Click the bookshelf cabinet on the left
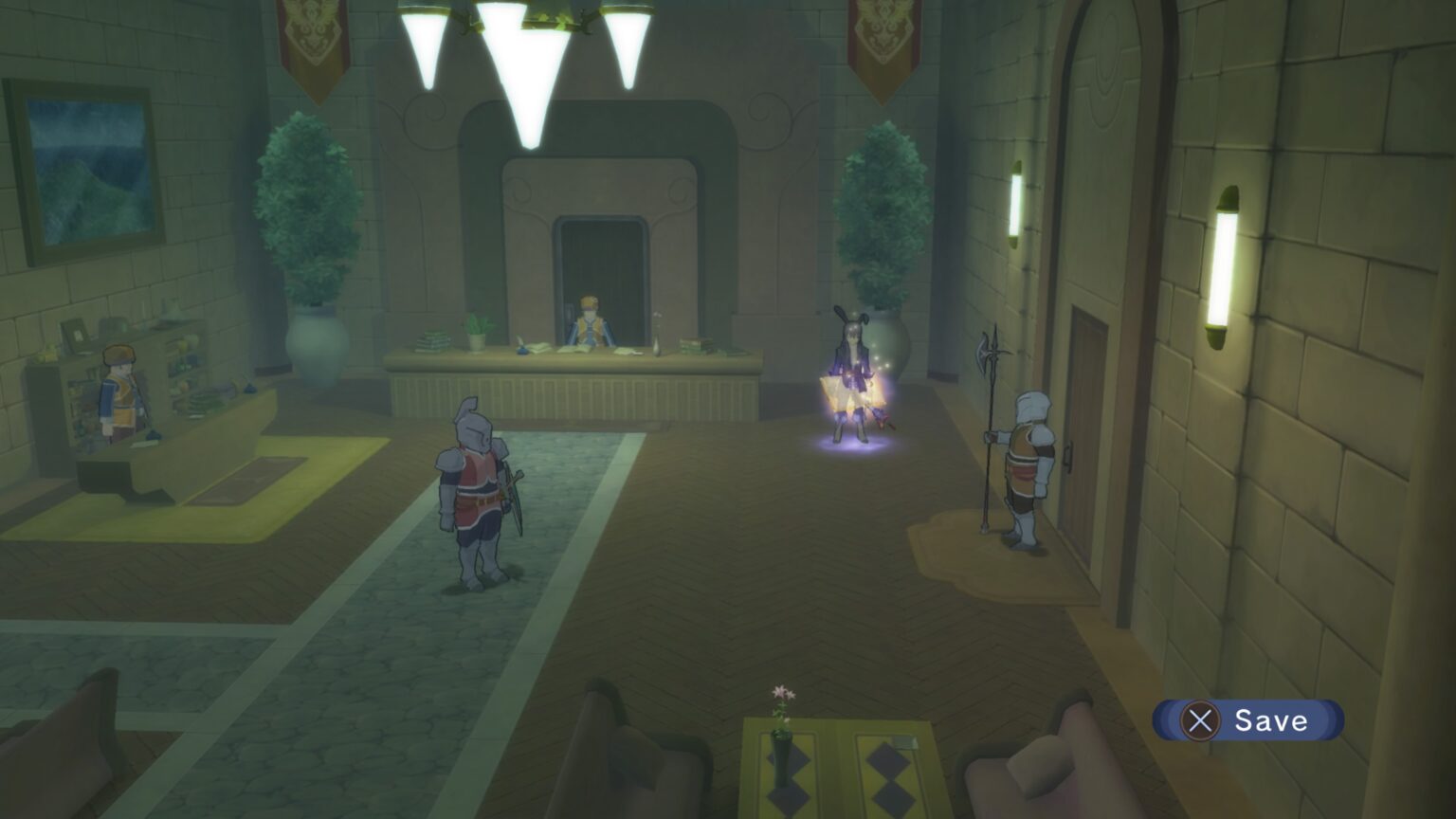 (x=142, y=370)
